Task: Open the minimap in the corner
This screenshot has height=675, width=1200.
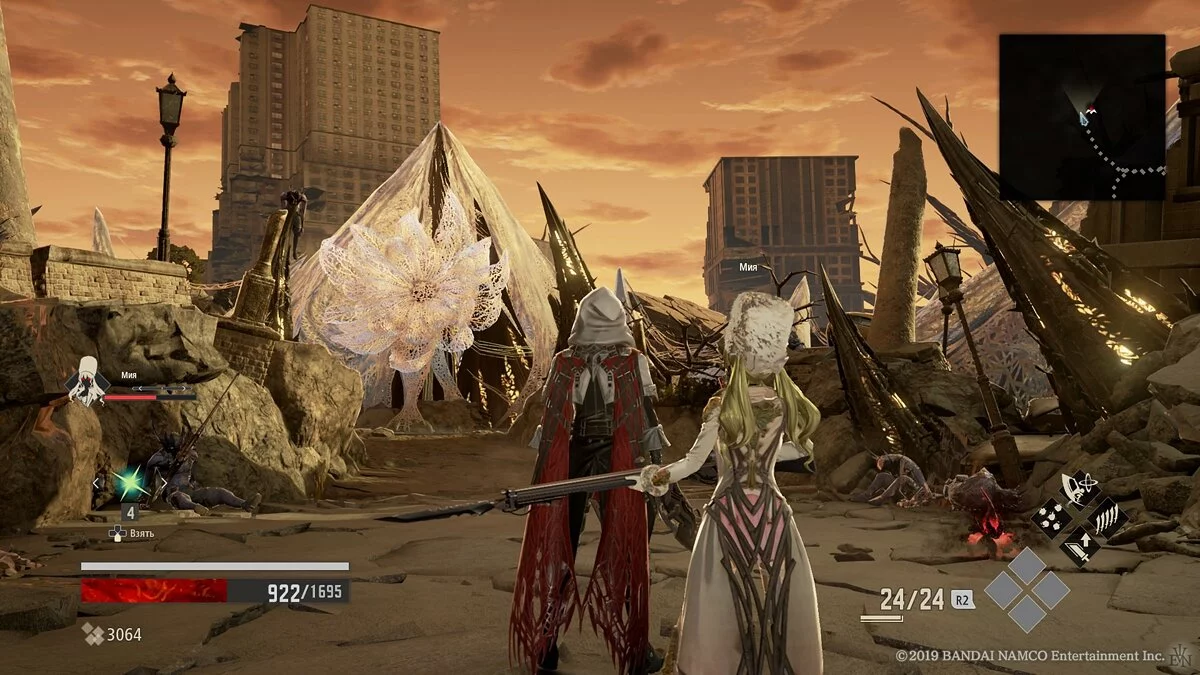Action: [1082, 116]
